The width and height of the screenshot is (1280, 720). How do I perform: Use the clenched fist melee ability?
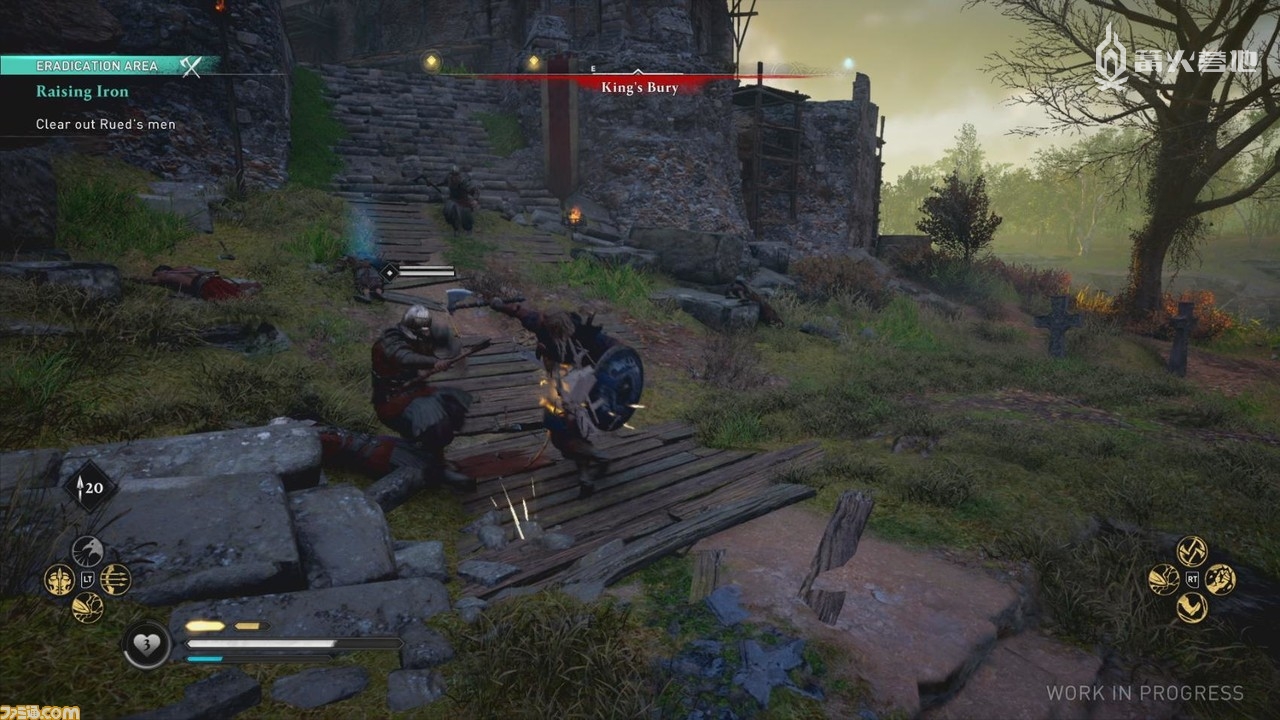coord(1220,579)
